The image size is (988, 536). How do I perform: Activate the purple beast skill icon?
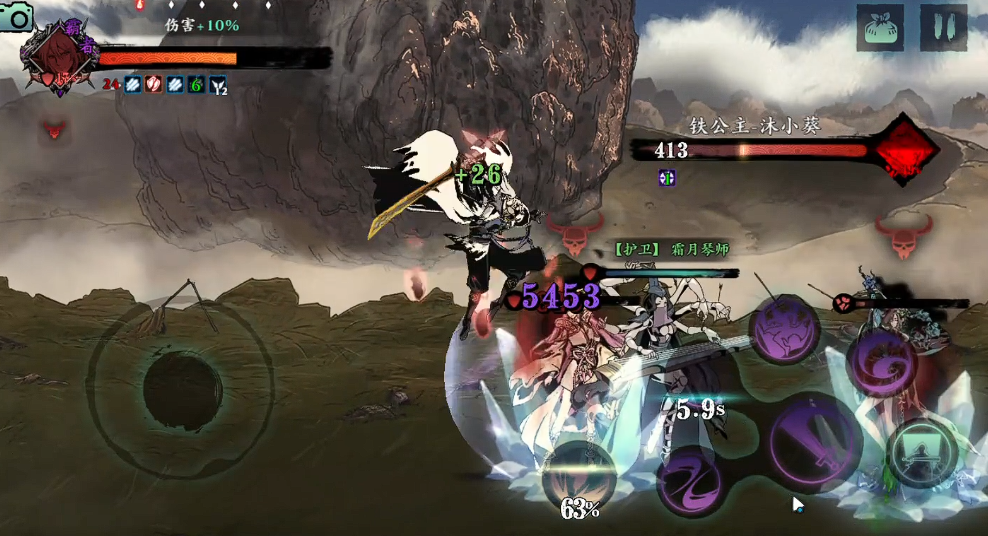pos(785,330)
